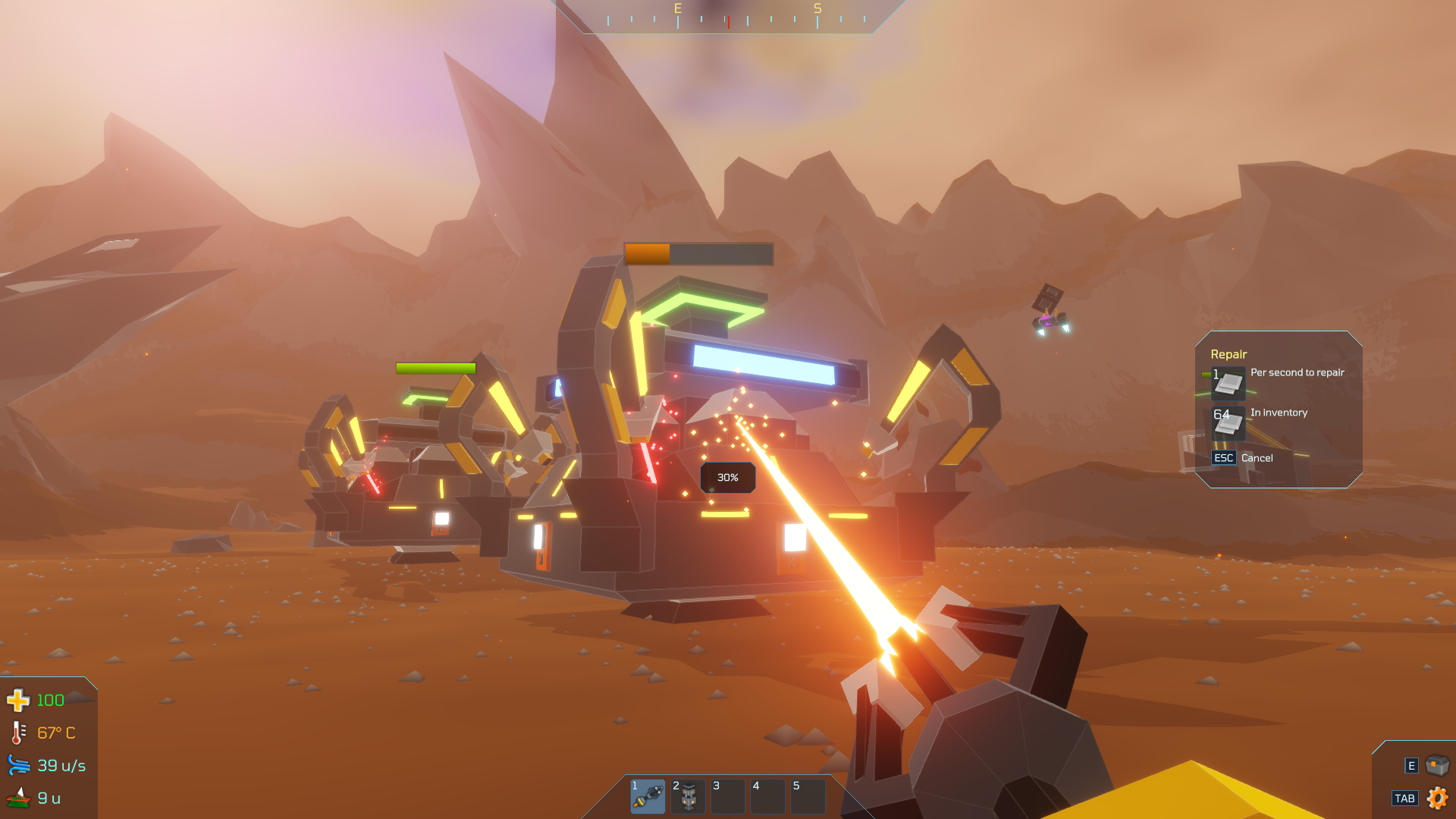Click the thermometer icon showing 67° C
This screenshot has width=1456, height=819.
pyautogui.click(x=19, y=733)
